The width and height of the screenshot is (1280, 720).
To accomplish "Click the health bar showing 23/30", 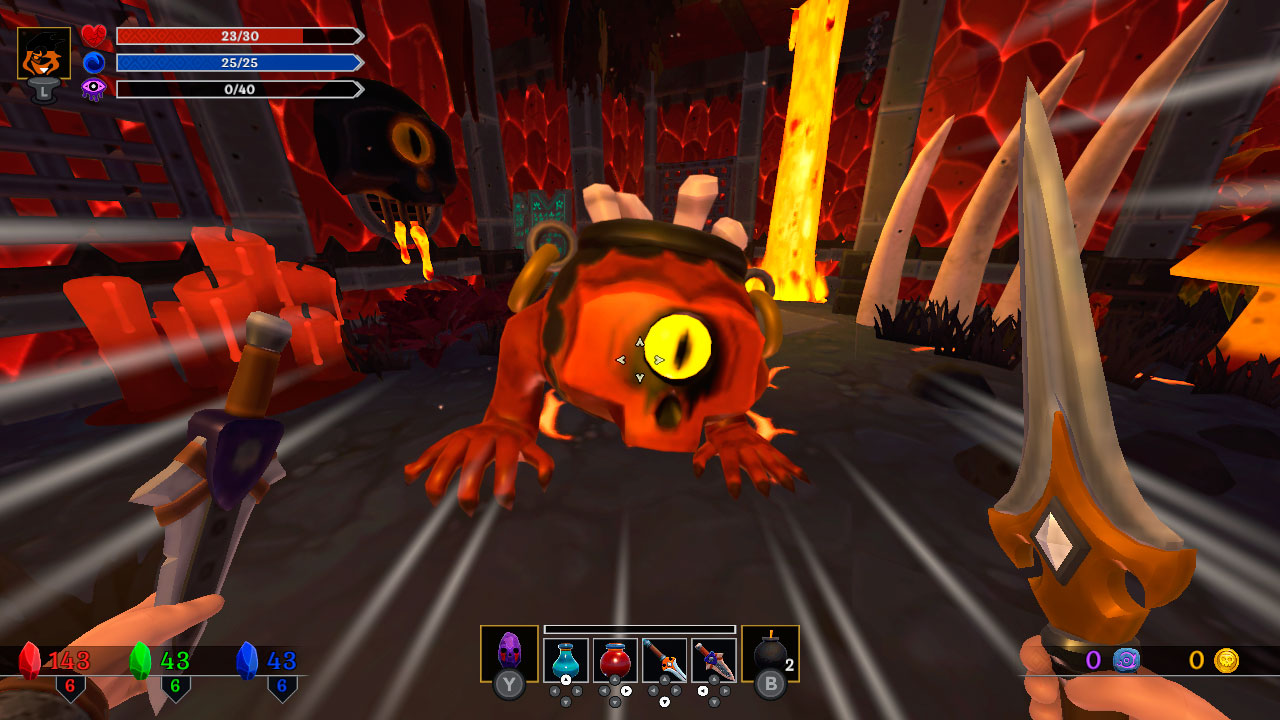I will [240, 36].
